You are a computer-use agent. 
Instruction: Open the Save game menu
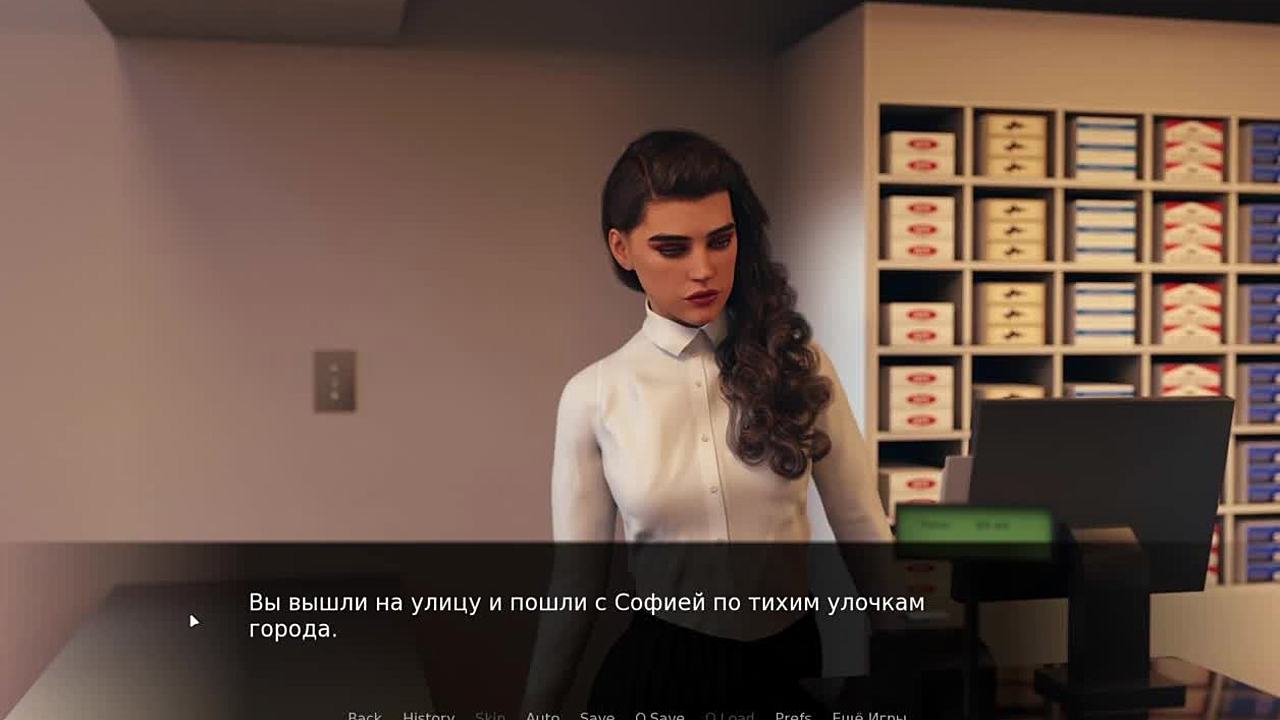coord(597,715)
